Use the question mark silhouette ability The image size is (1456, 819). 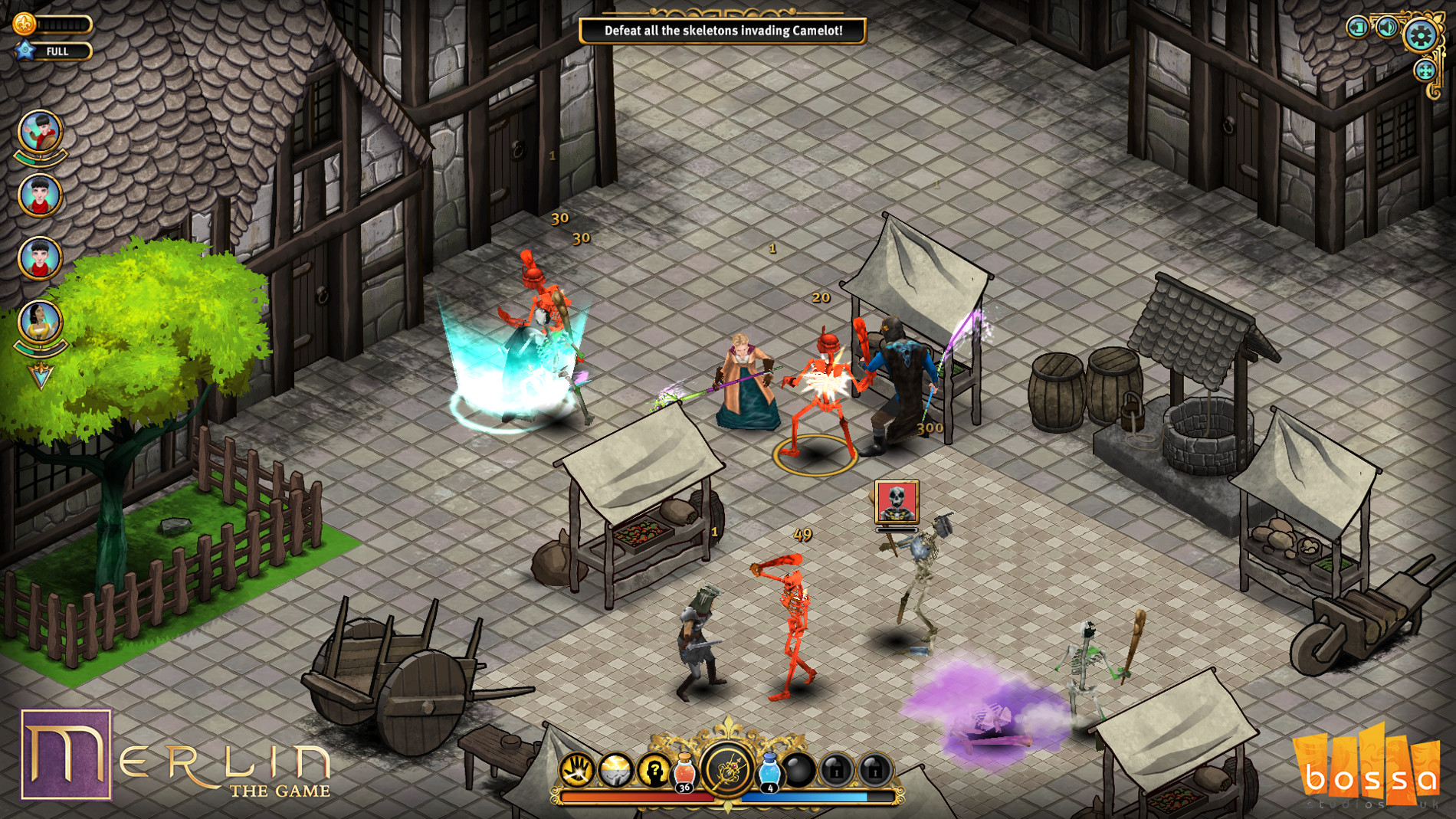[654, 770]
